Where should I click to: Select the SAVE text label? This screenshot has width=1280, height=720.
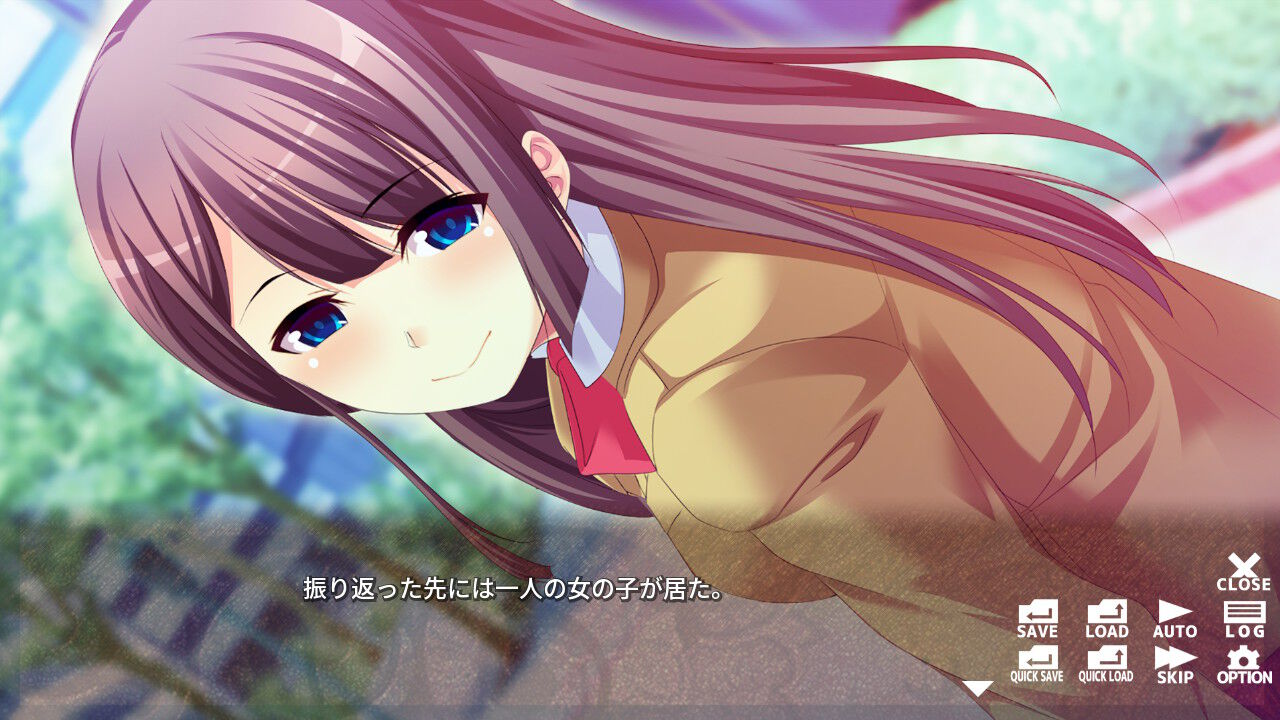pos(1038,632)
